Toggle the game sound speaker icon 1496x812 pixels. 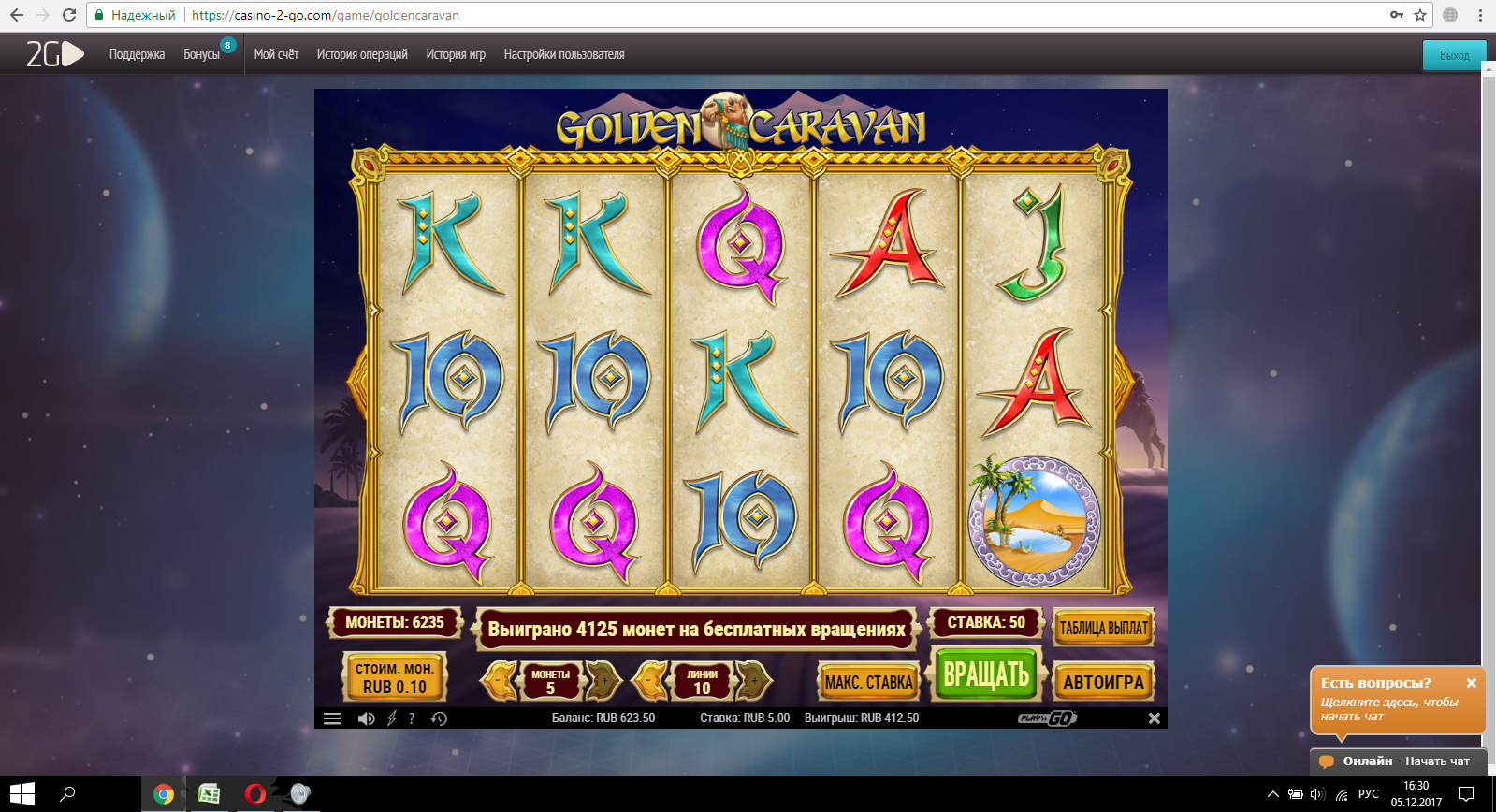pyautogui.click(x=366, y=718)
